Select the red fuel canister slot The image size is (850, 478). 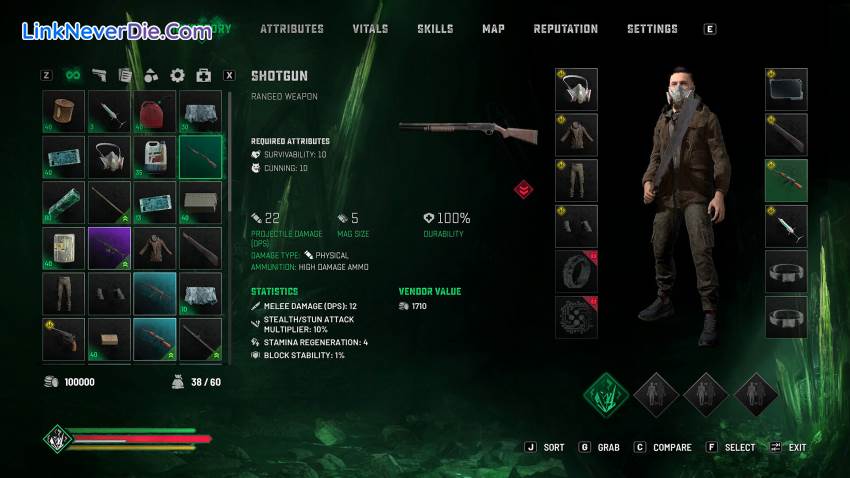pyautogui.click(x=155, y=112)
